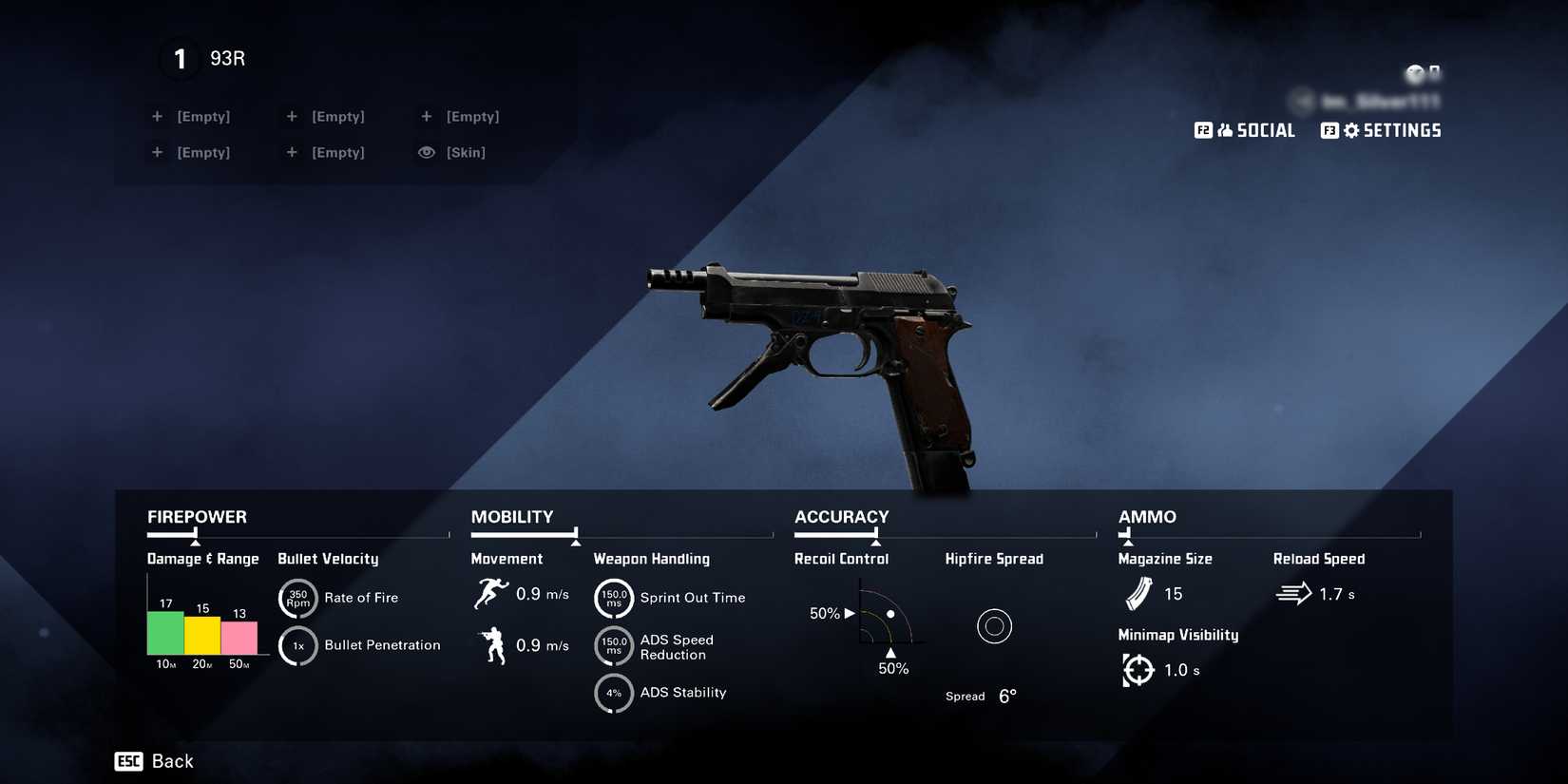Open the Social panel

pos(1246,130)
